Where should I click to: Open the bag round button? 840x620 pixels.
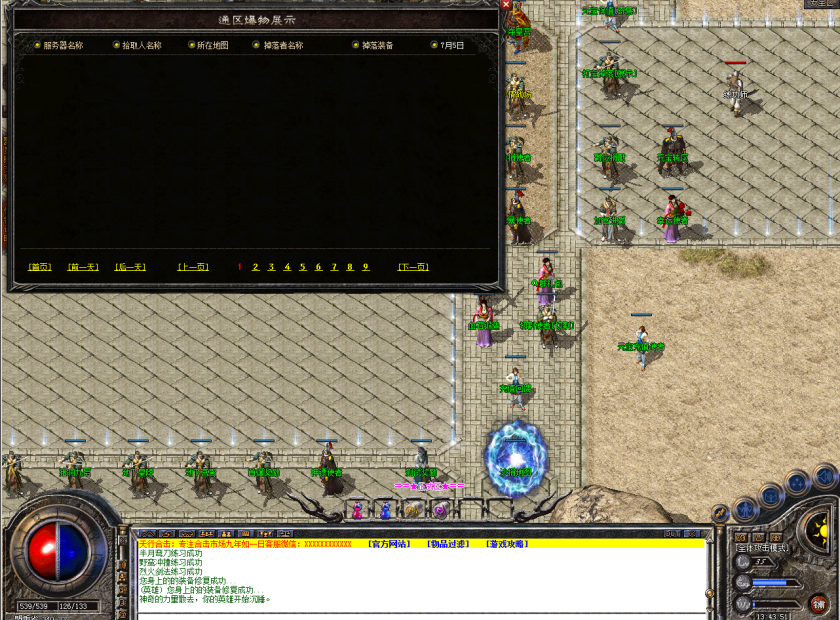click(x=771, y=494)
